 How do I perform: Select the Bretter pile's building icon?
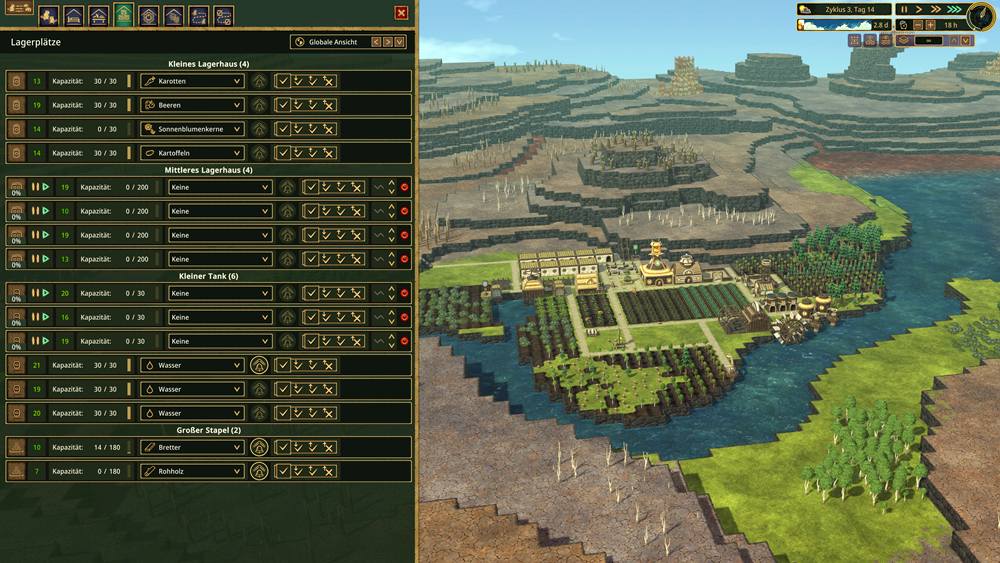[x=16, y=447]
